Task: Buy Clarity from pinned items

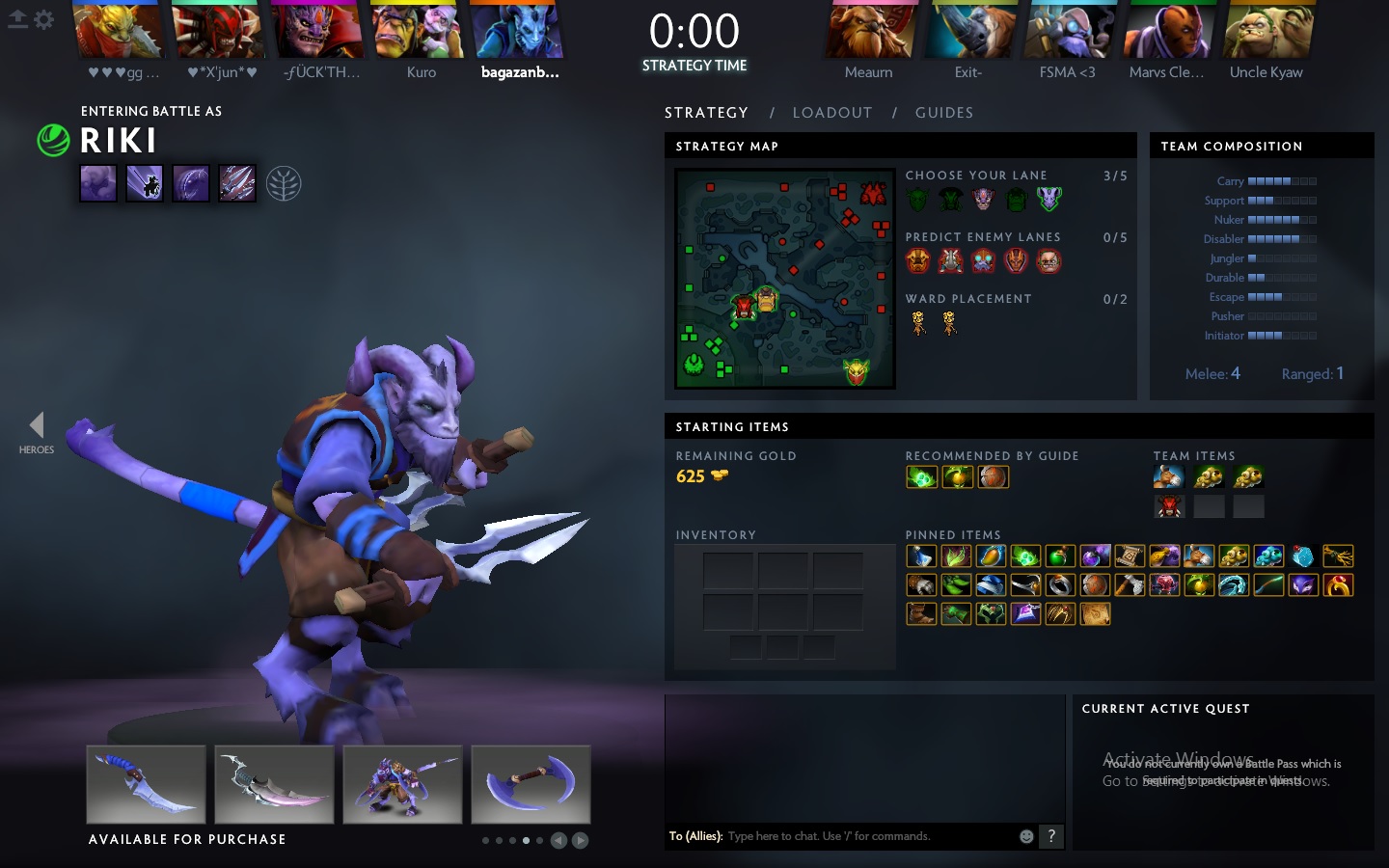Action: coord(921,556)
